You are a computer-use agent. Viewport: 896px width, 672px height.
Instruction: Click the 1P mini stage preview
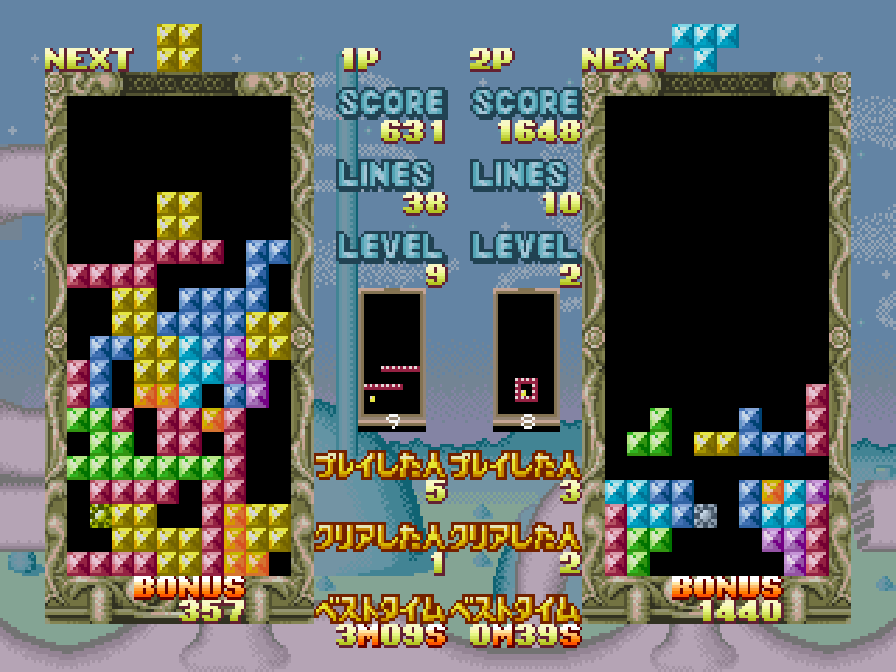coord(392,354)
